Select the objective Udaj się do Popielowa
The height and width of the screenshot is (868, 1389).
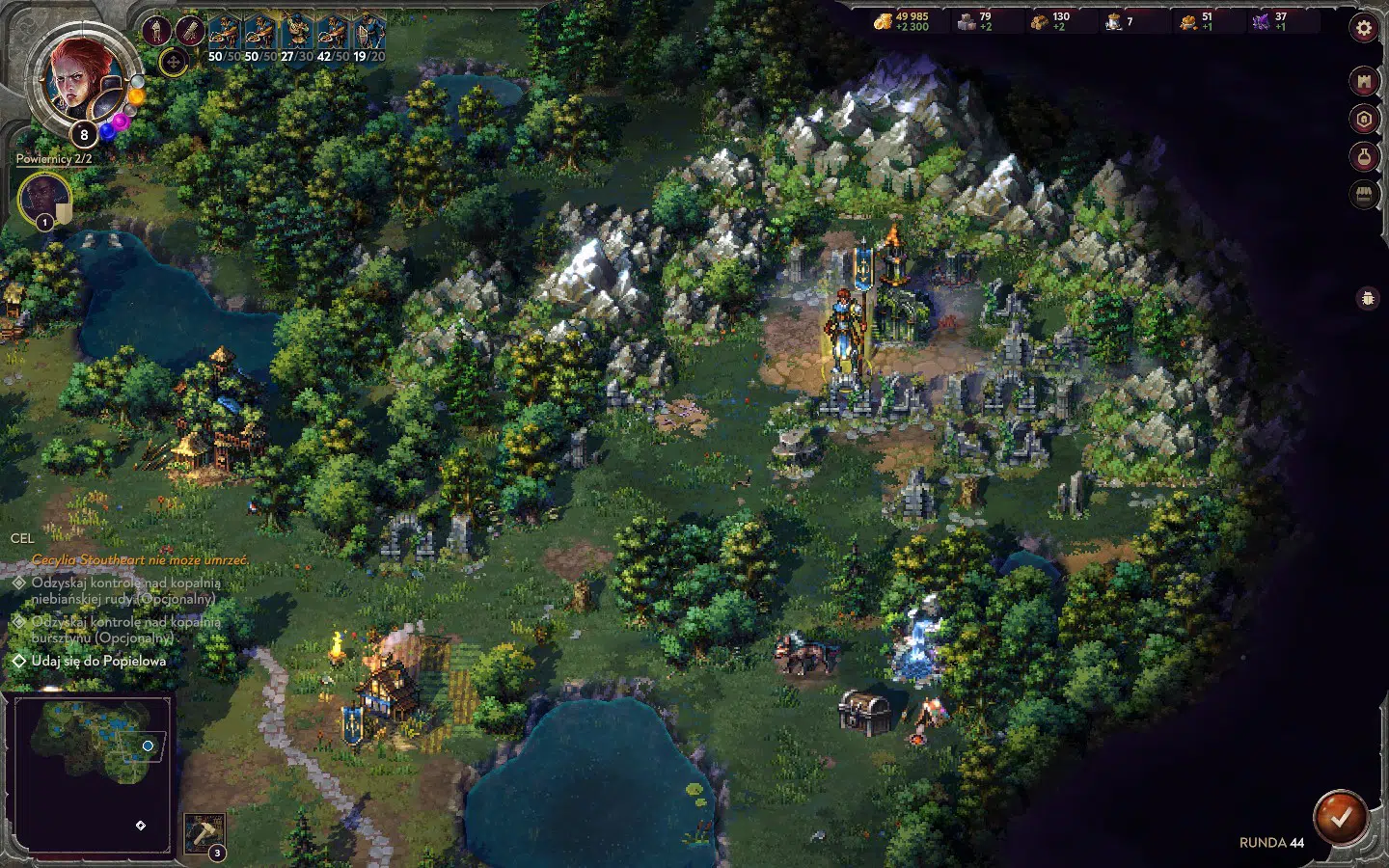[98, 662]
